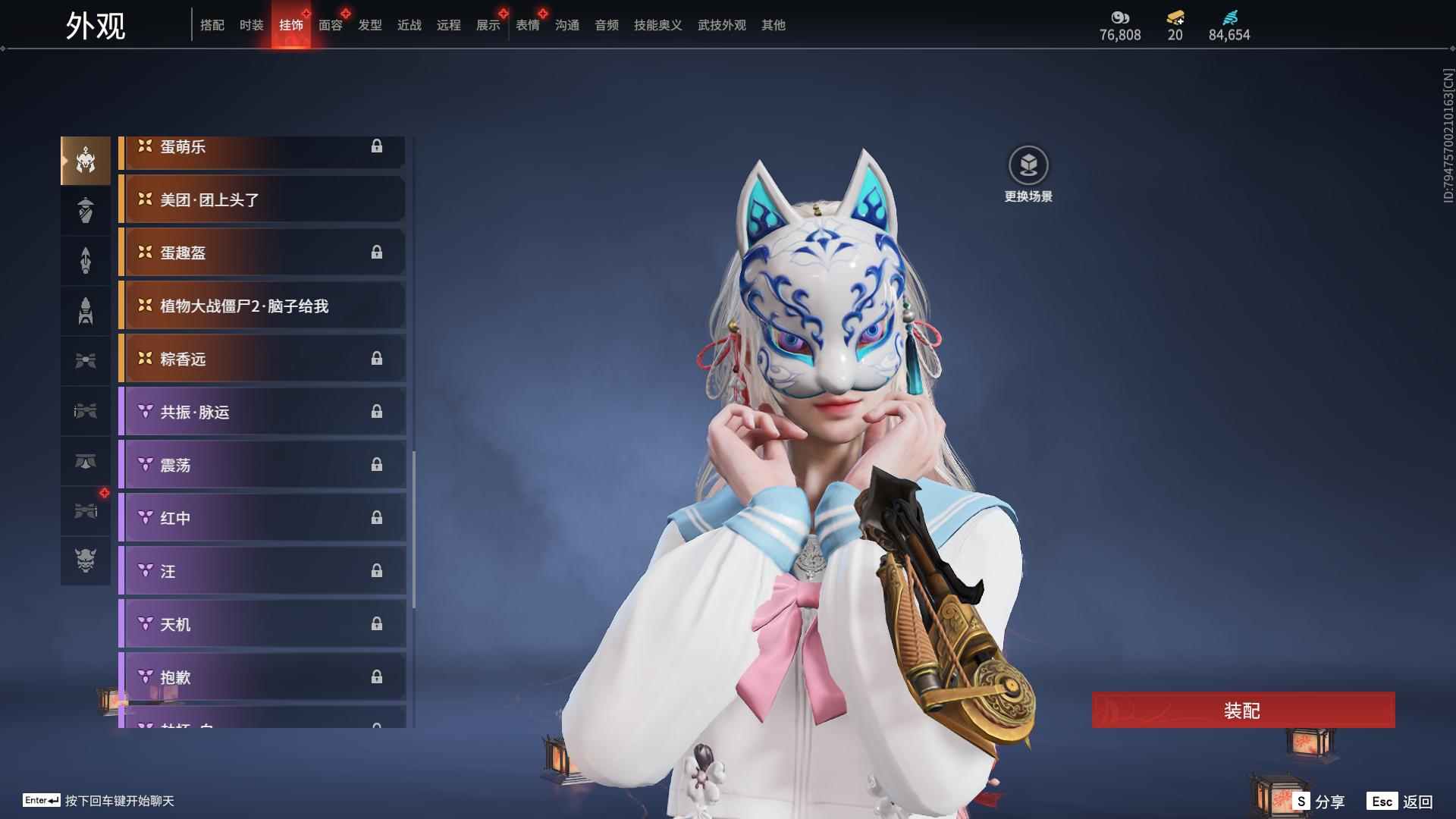Screen dimensions: 1456x819
Task: Select the locked 粽香远 accessory
Action: 262,359
